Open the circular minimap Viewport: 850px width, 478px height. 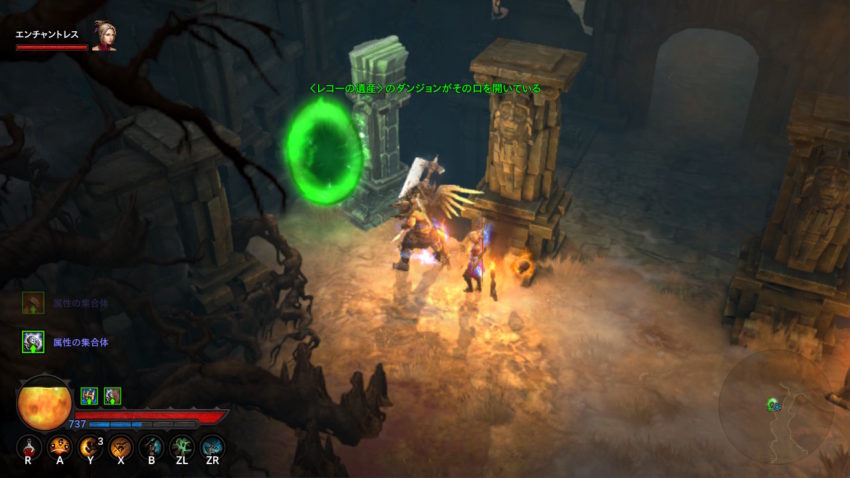click(775, 407)
